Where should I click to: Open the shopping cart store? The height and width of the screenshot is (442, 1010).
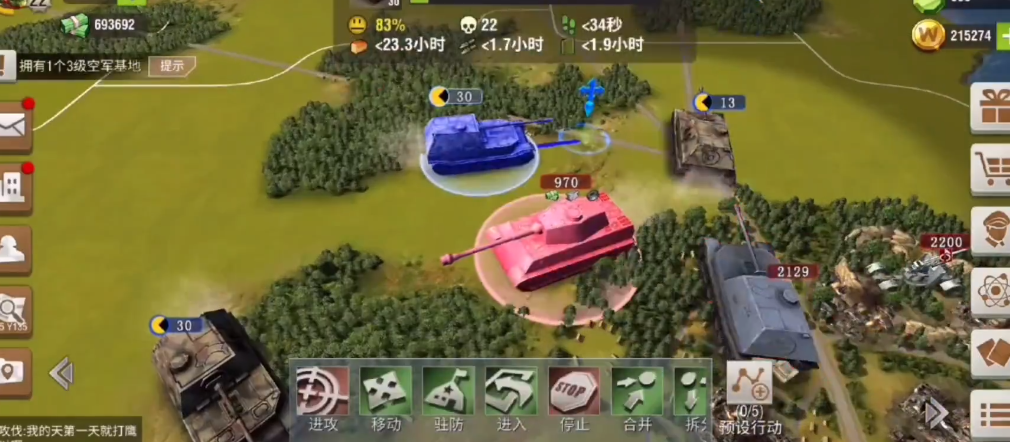click(x=994, y=170)
